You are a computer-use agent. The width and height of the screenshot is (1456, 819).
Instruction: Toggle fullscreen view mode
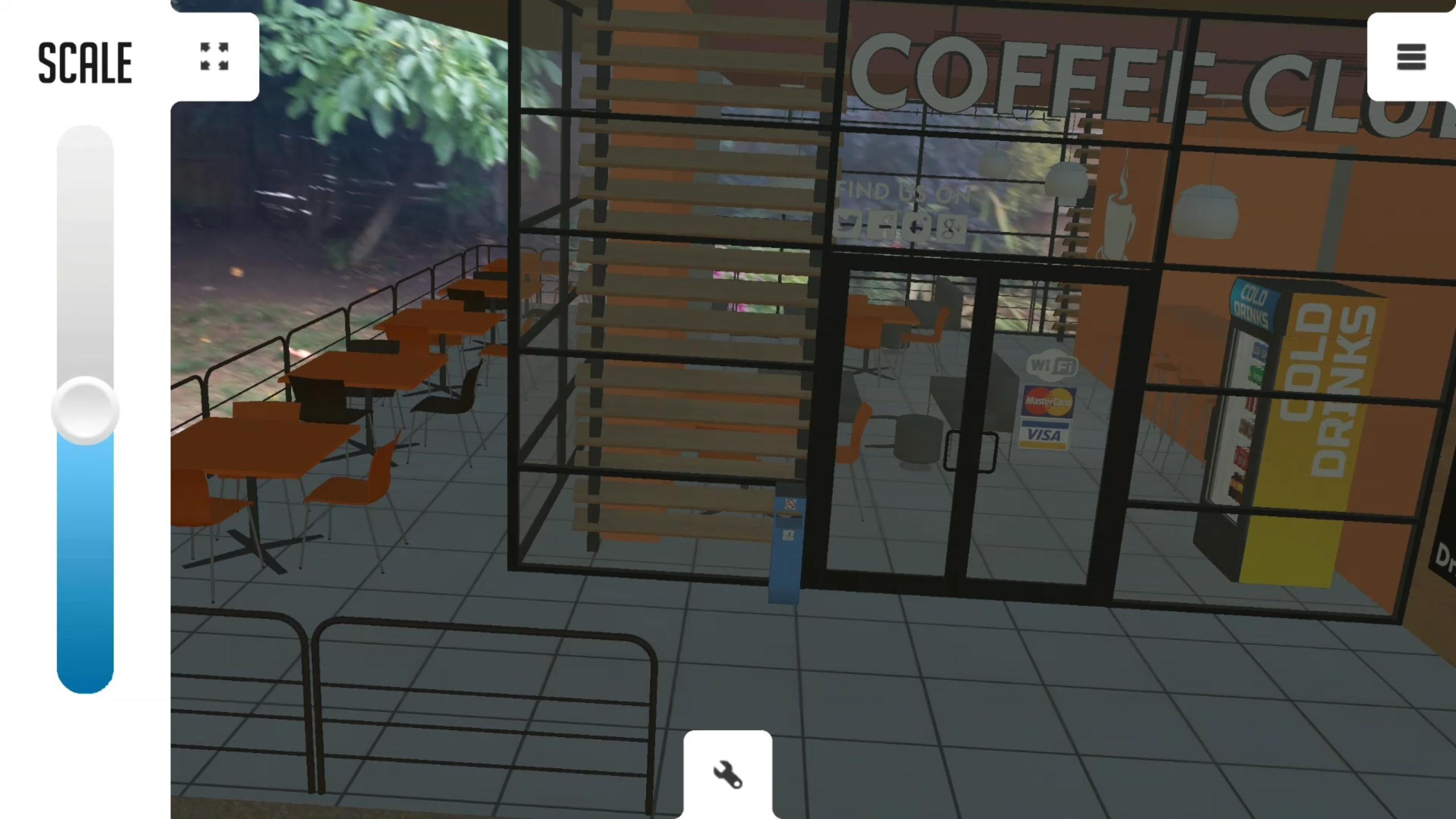tap(214, 57)
